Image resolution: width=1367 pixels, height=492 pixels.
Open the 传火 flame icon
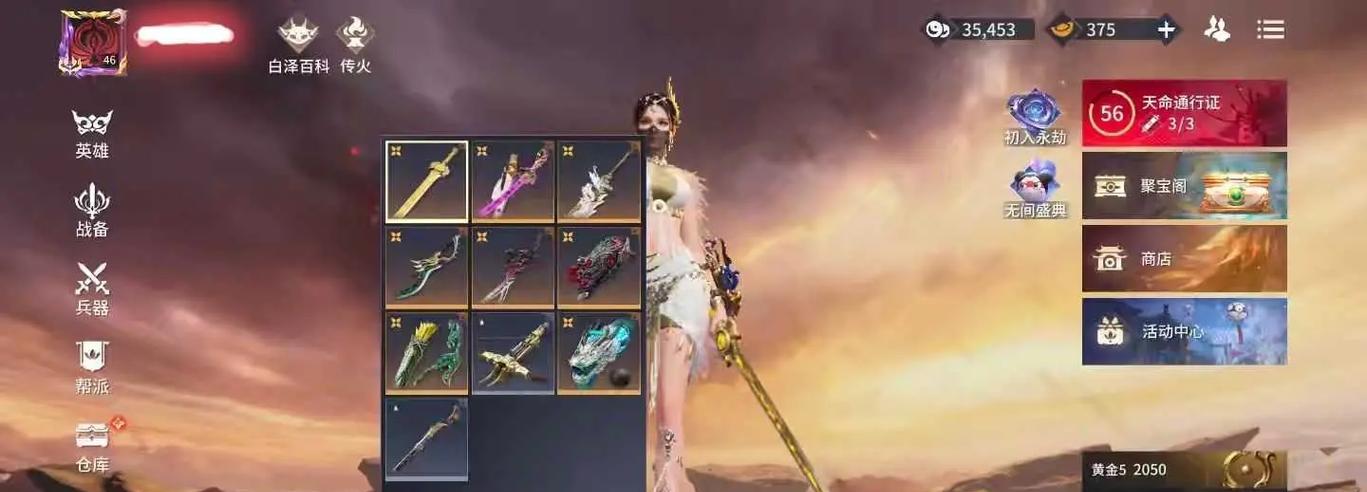click(355, 43)
